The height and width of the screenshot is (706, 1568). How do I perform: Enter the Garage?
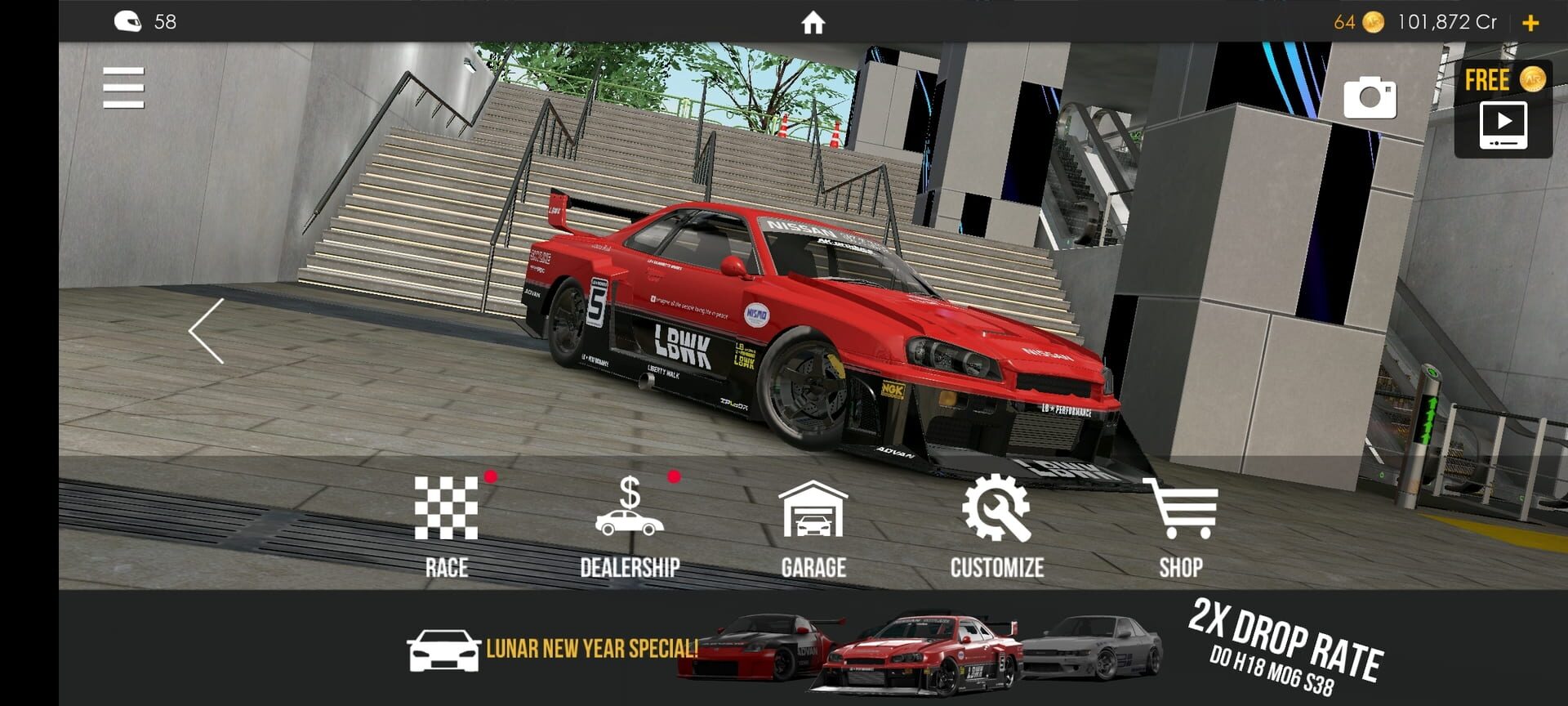tap(813, 523)
